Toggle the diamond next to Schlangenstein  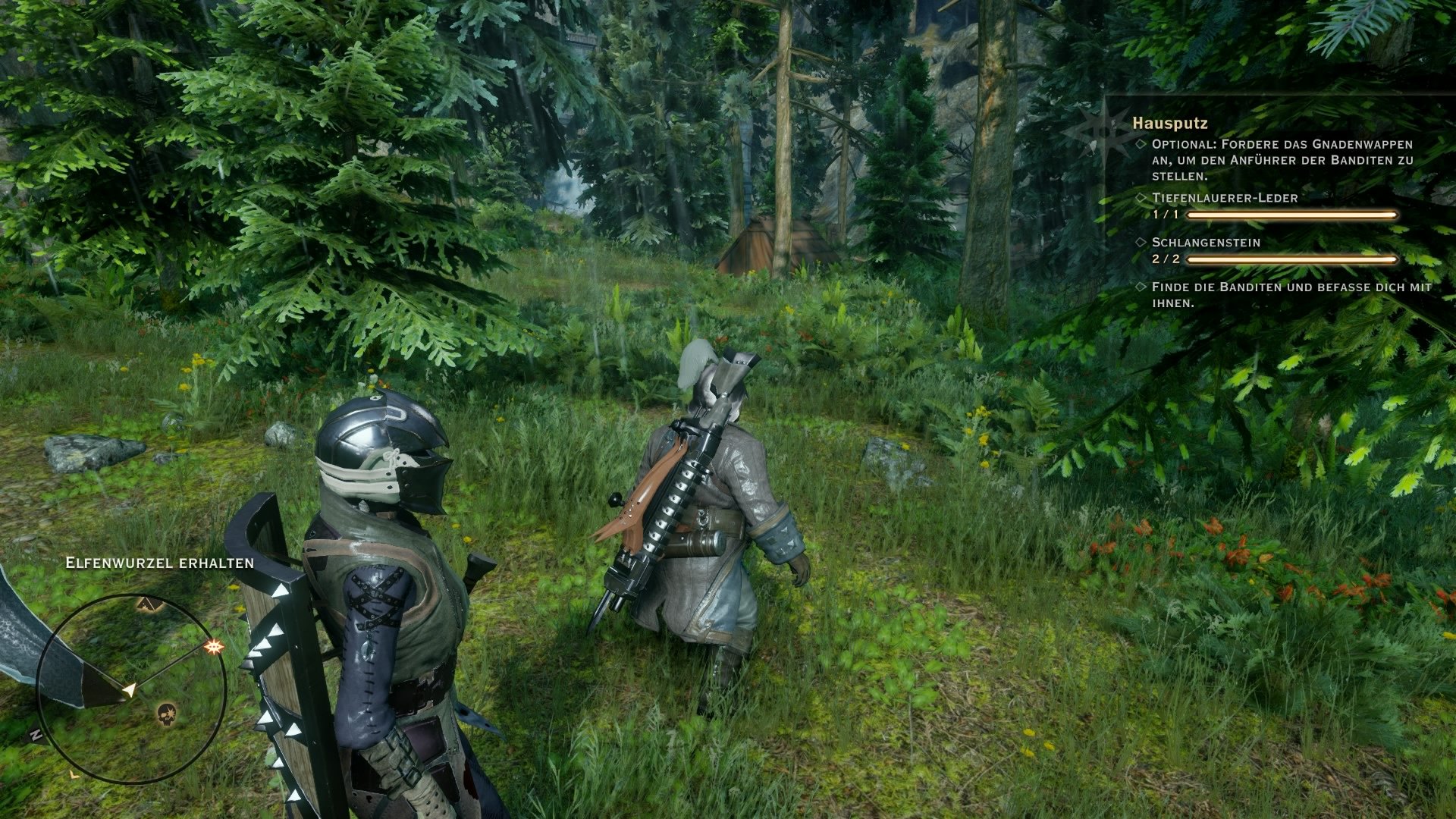[1141, 242]
